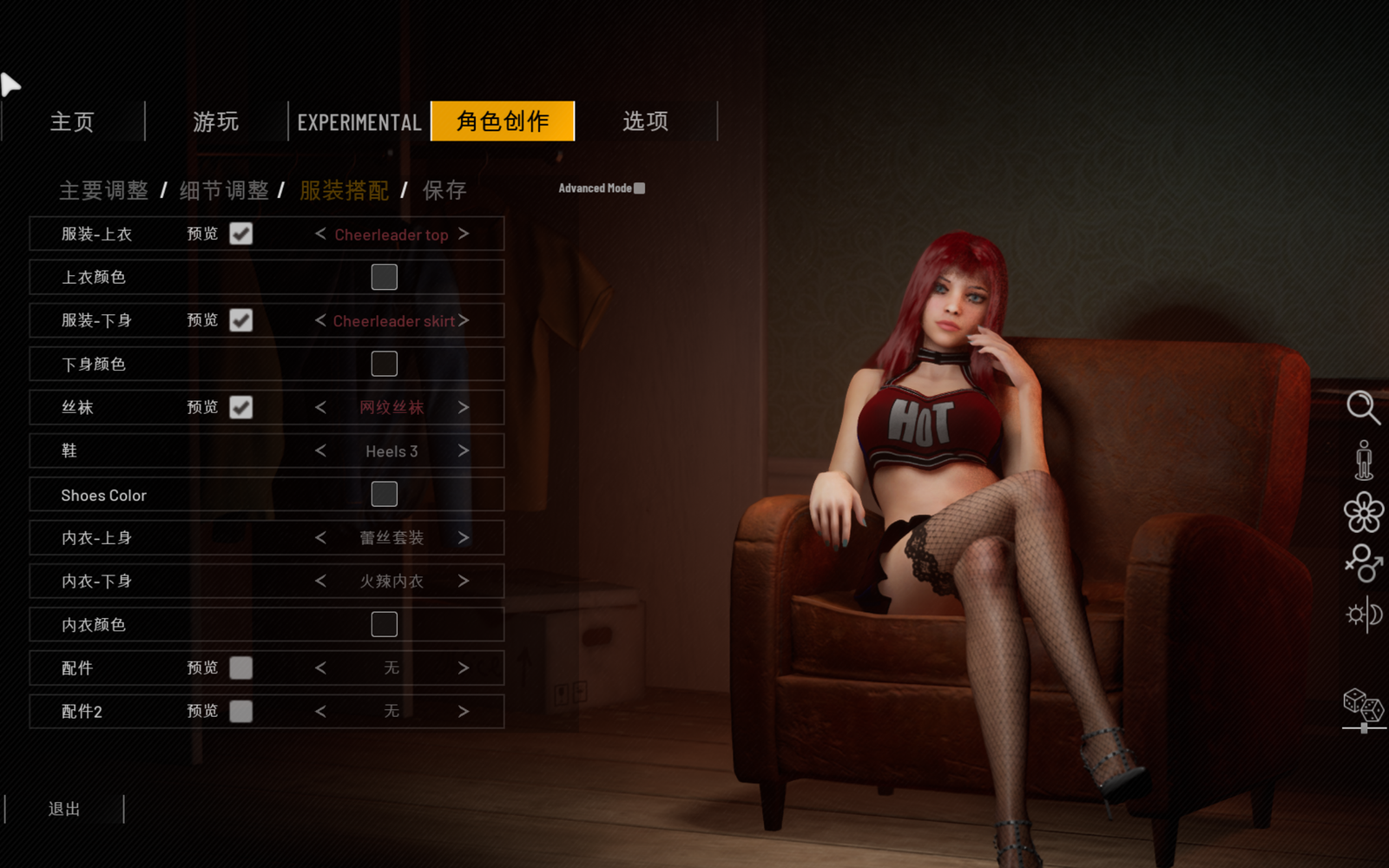The width and height of the screenshot is (1389, 868).
Task: Switch to the 保存 sub-tab
Action: (444, 189)
